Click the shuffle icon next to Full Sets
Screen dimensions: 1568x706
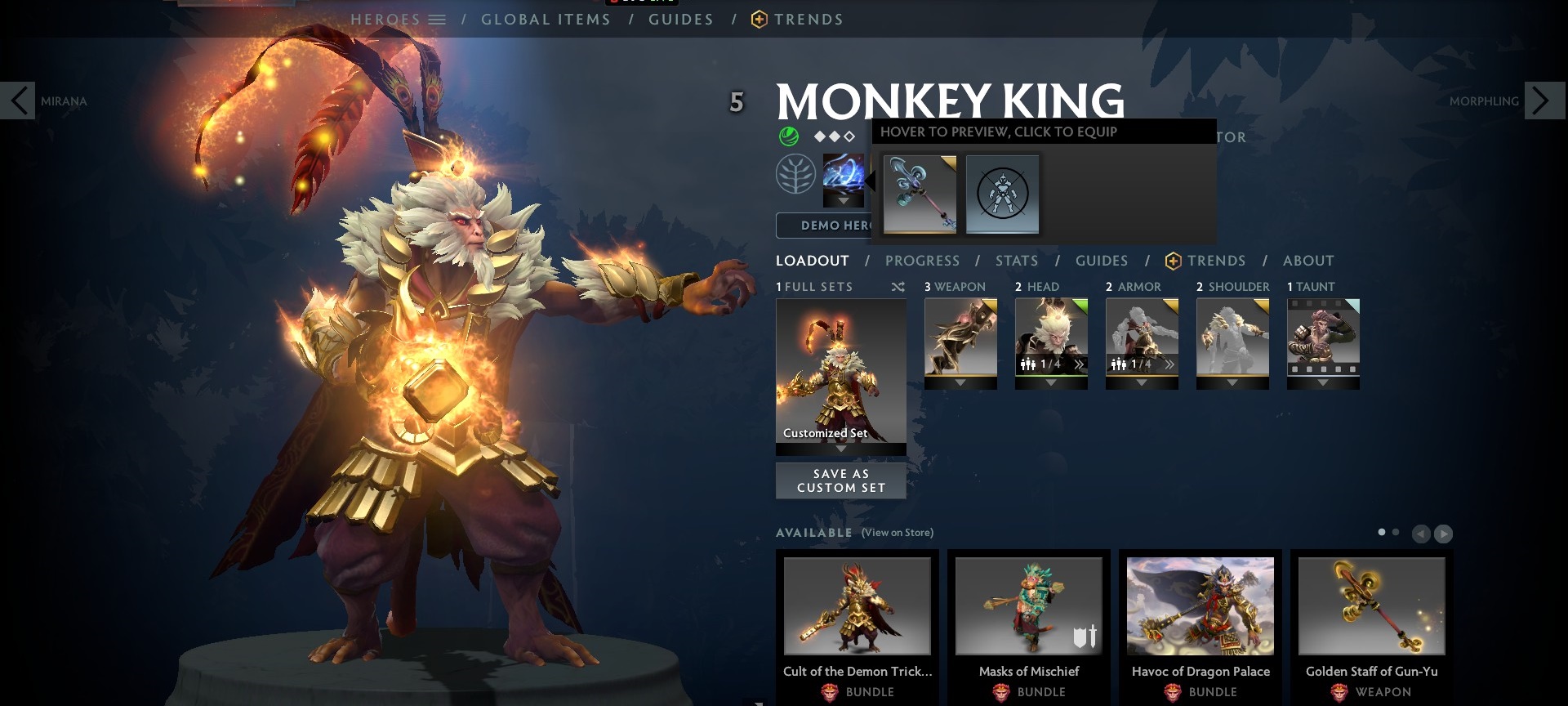(898, 287)
